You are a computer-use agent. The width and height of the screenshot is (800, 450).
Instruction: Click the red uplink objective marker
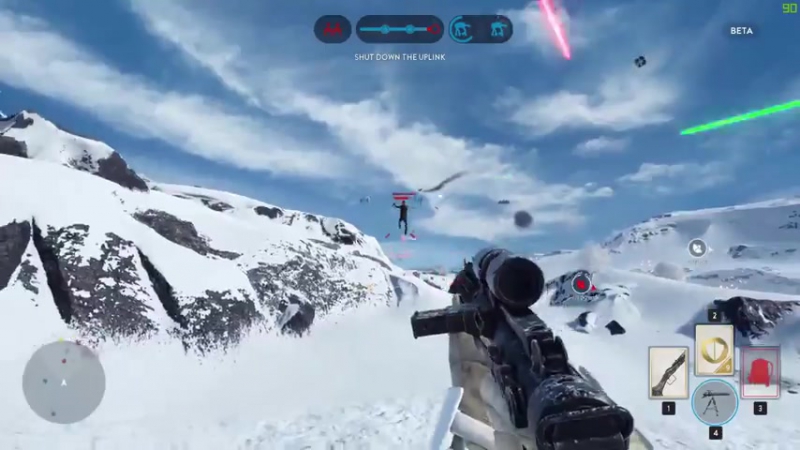tap(582, 286)
